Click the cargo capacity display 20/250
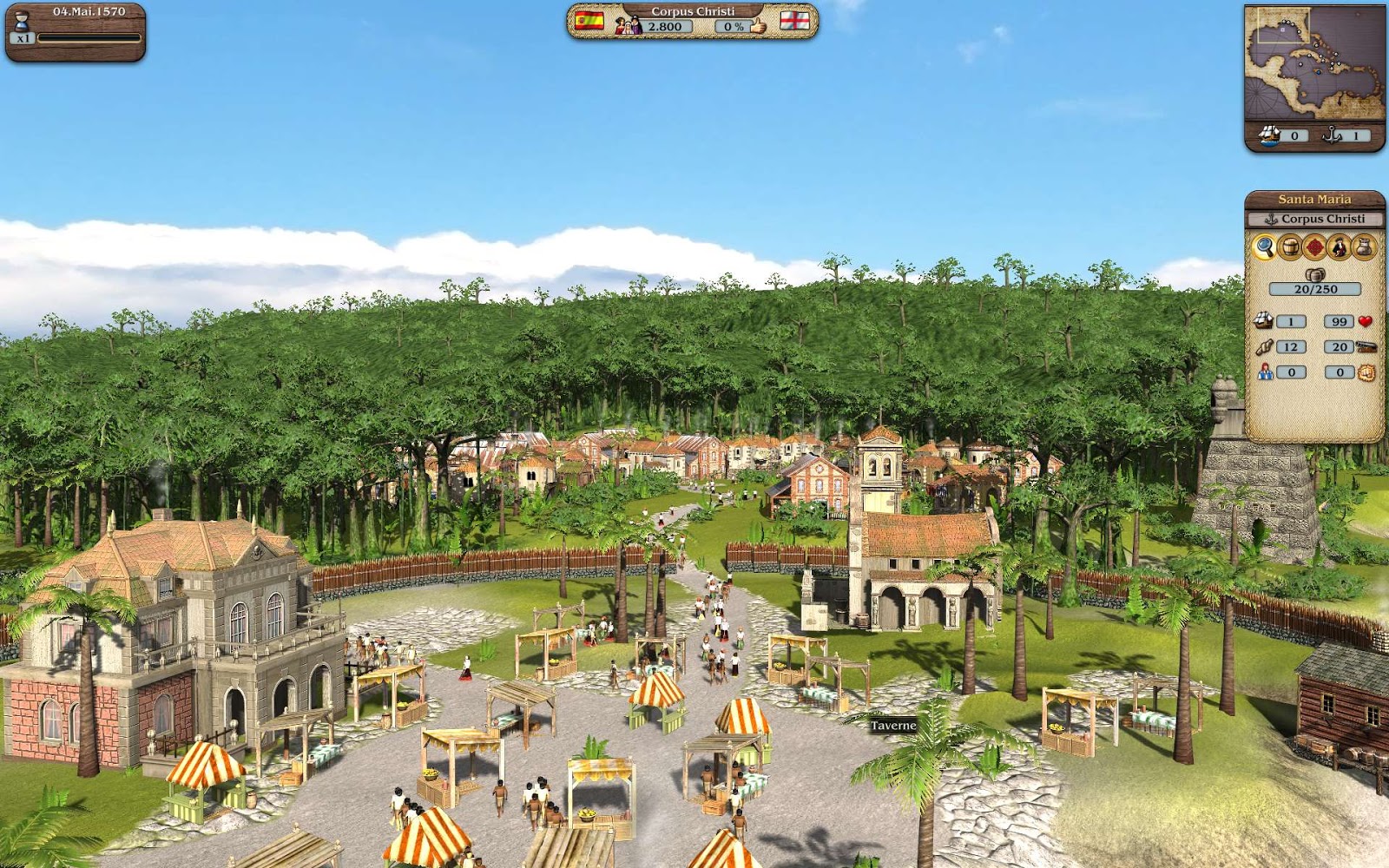1389x868 pixels. pos(1314,288)
